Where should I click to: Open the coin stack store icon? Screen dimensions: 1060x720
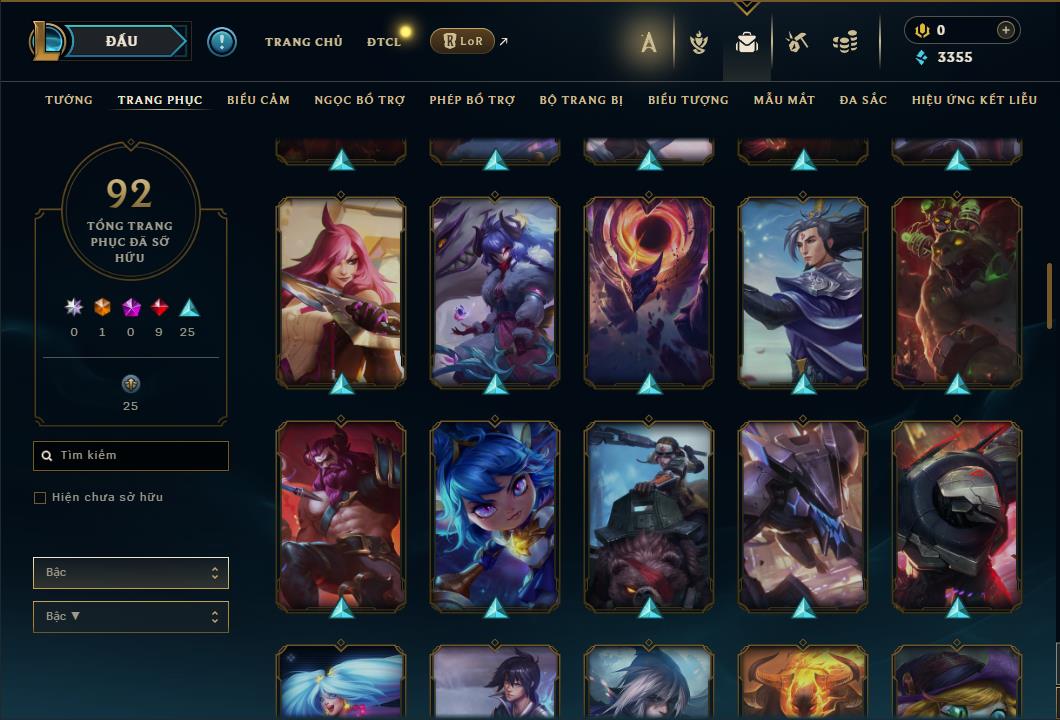coord(845,42)
